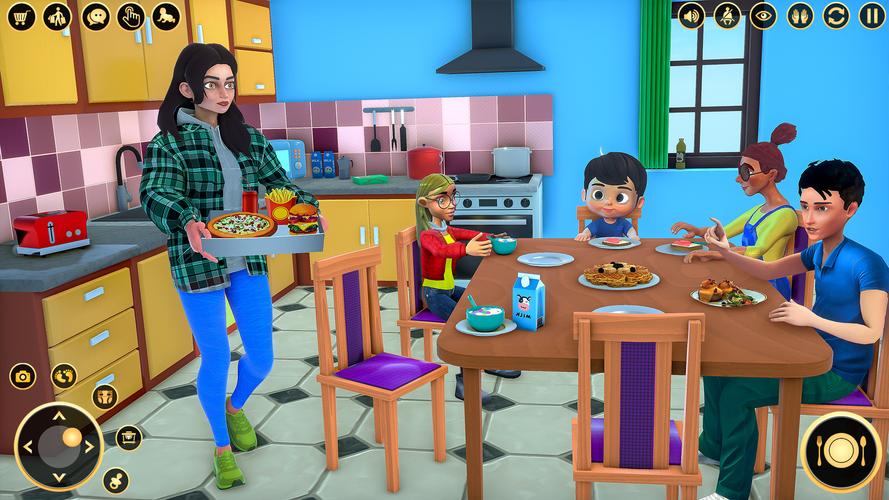The image size is (889, 500).
Task: Open the shopping cart store
Action: [22, 16]
